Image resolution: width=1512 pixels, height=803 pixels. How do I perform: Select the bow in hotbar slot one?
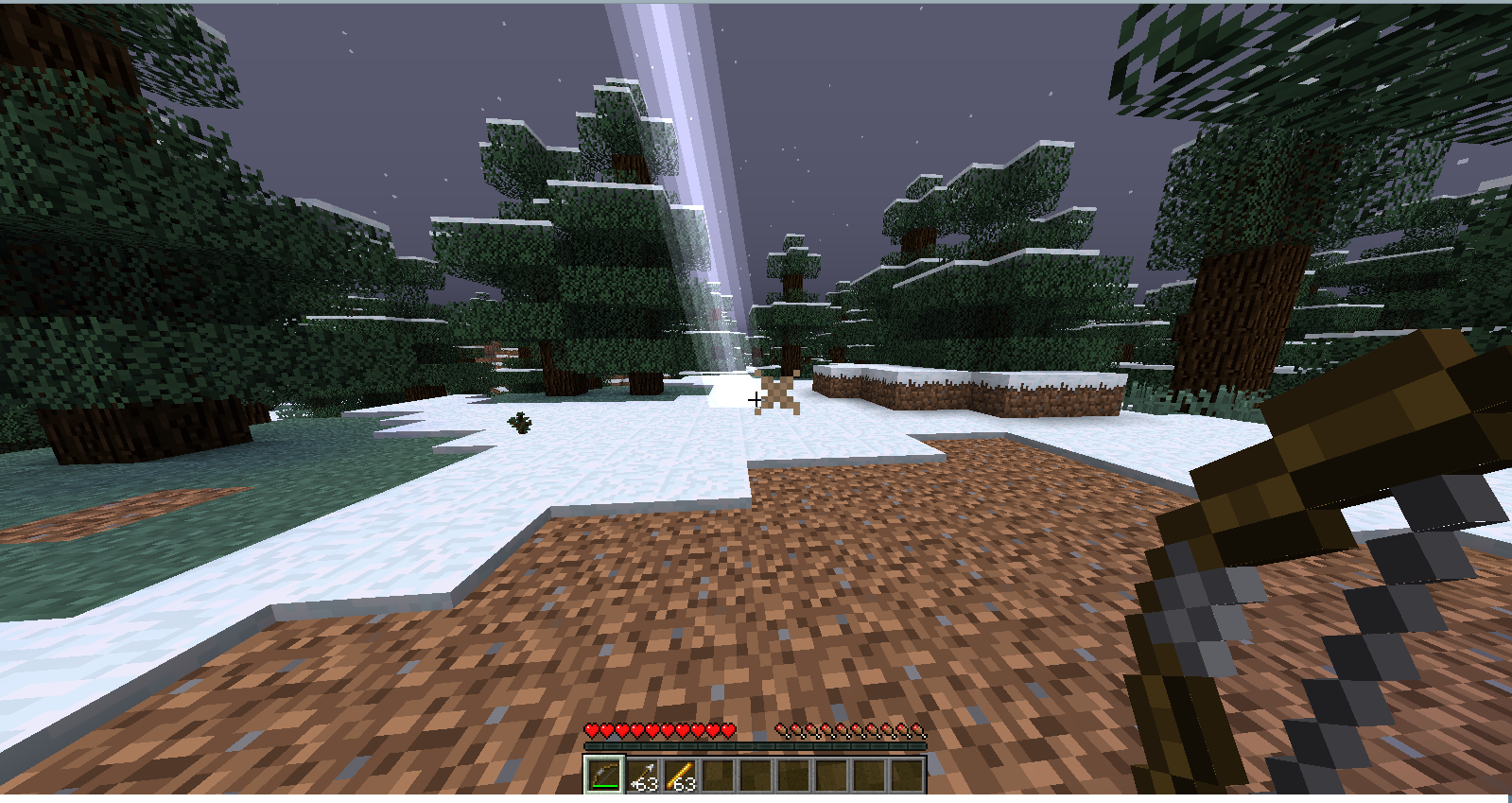(x=603, y=775)
